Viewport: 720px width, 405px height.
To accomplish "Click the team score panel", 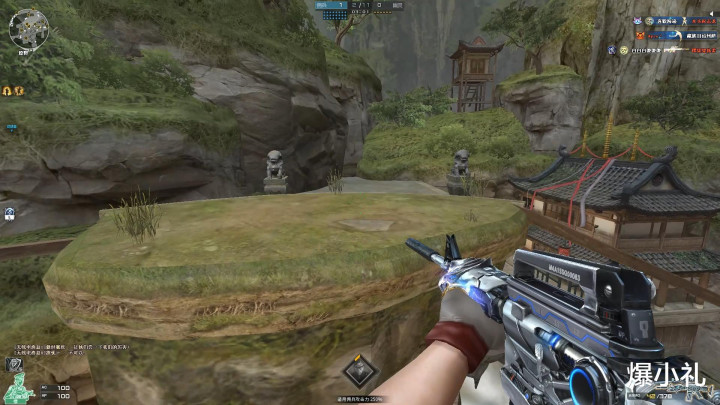I will 360,6.
